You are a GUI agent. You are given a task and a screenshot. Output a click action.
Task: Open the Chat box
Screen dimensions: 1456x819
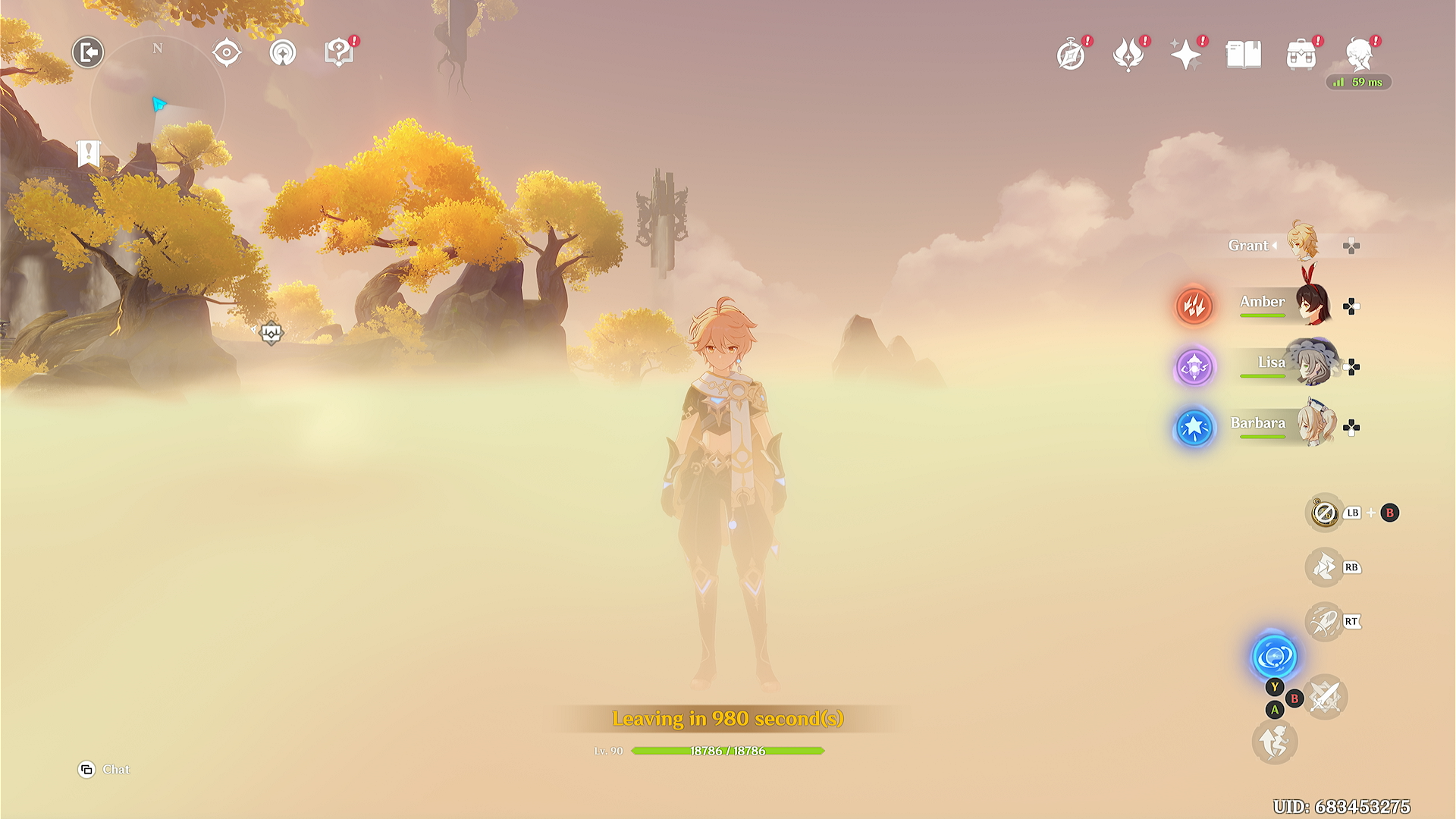click(105, 770)
